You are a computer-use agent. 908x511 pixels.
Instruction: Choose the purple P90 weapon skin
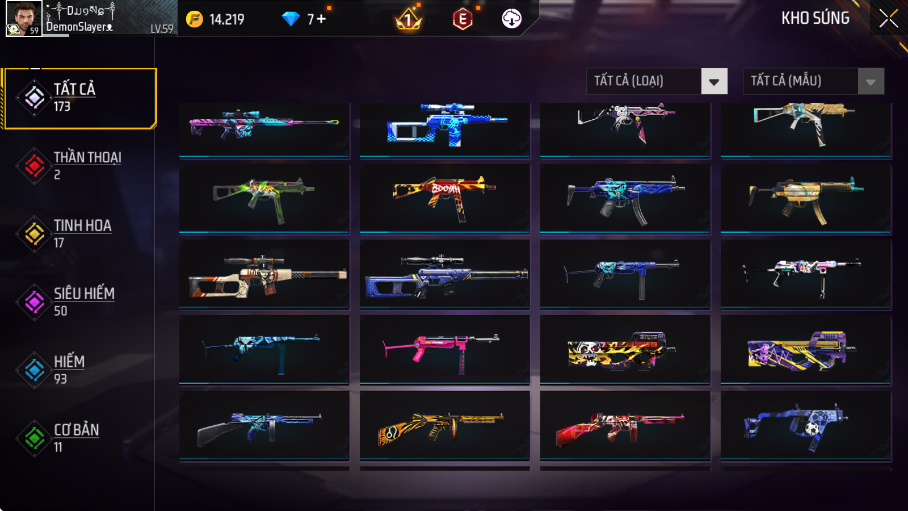pos(805,350)
